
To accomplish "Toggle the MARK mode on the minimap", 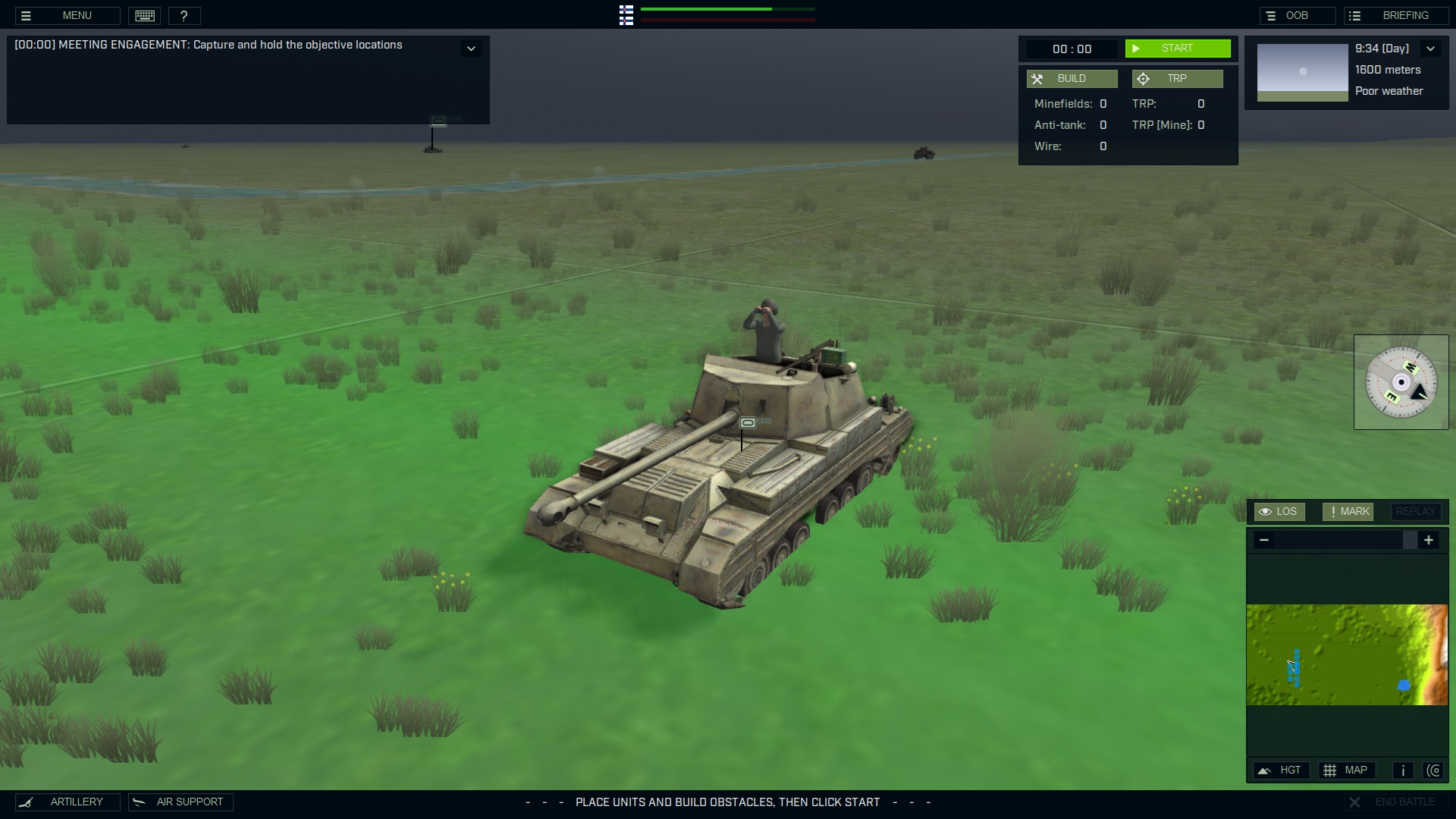I will [1347, 511].
